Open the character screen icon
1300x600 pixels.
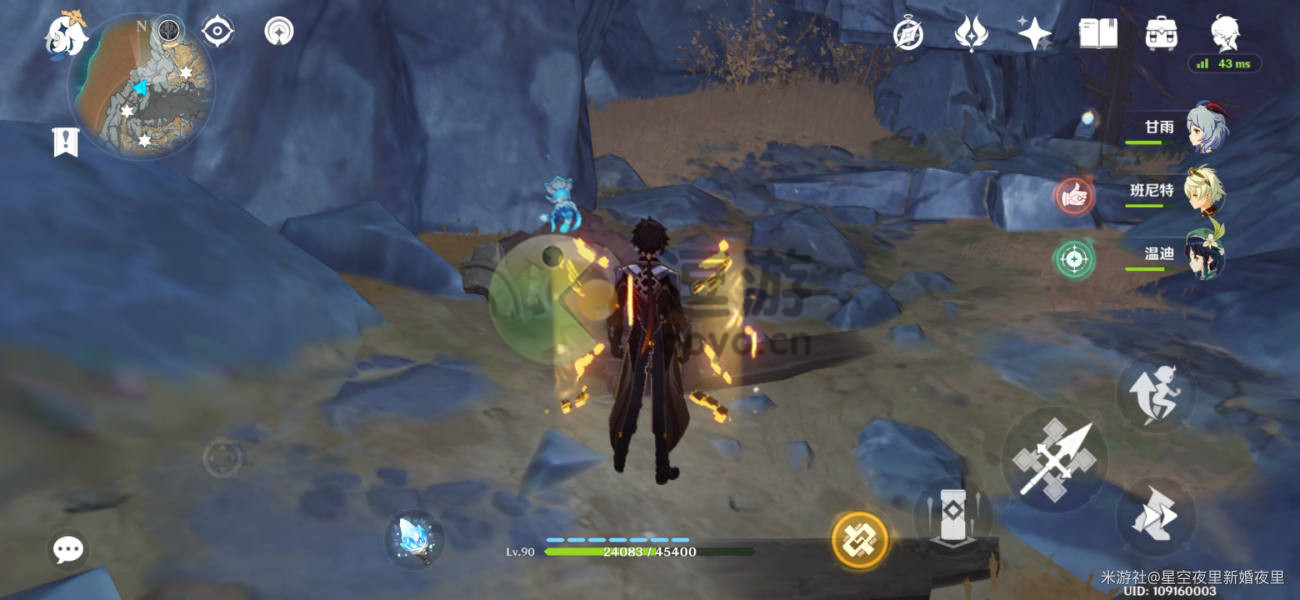coord(1225,33)
